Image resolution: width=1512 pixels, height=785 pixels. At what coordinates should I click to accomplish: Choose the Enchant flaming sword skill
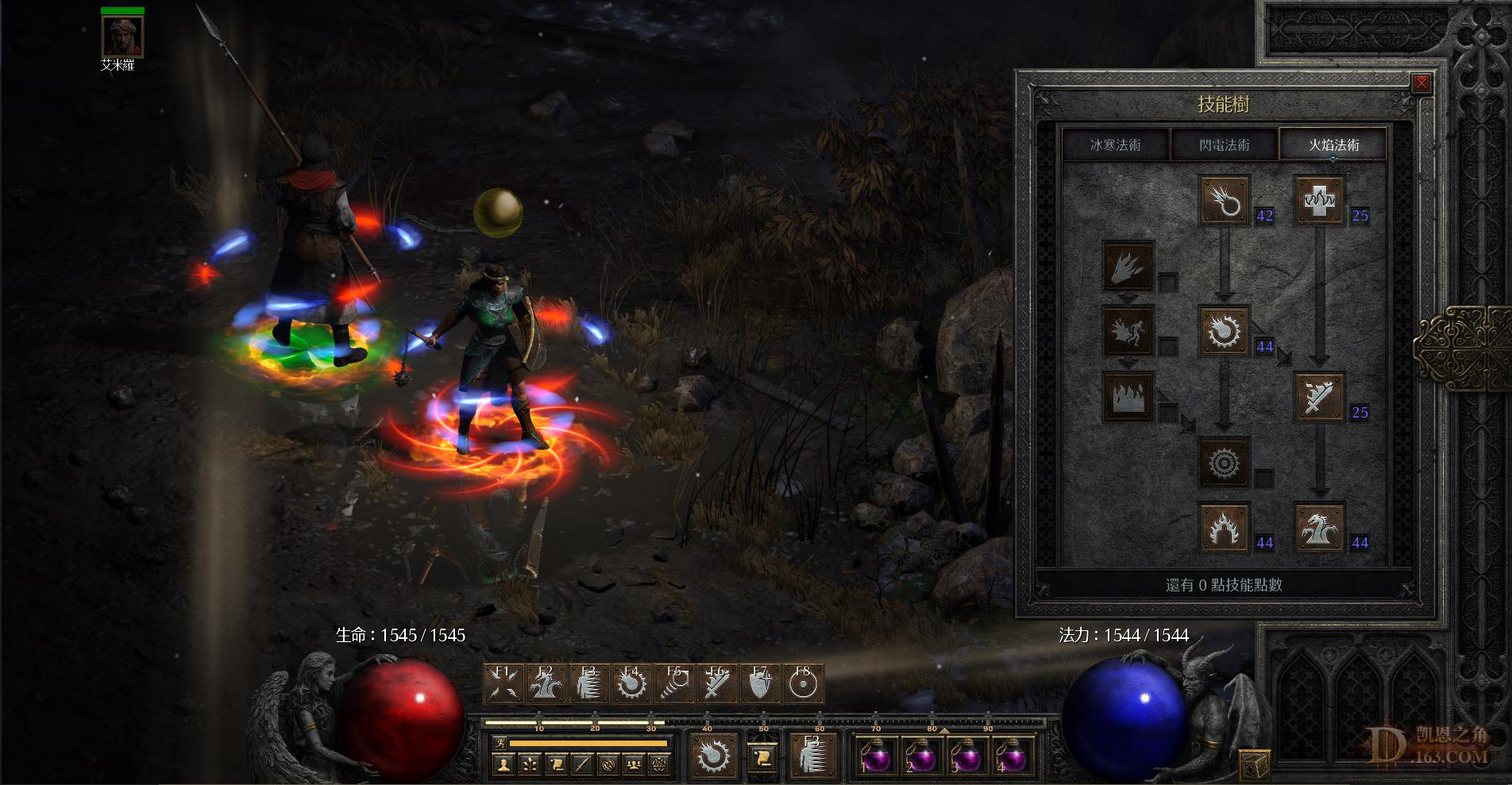[1319, 397]
